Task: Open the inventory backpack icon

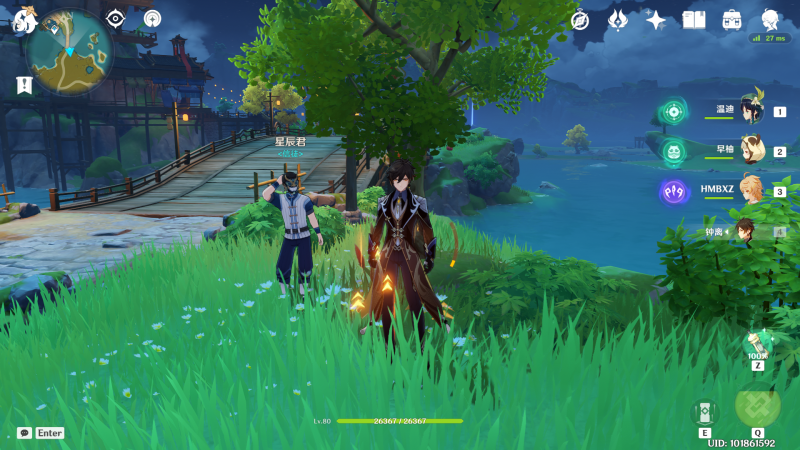Action: 732,20
